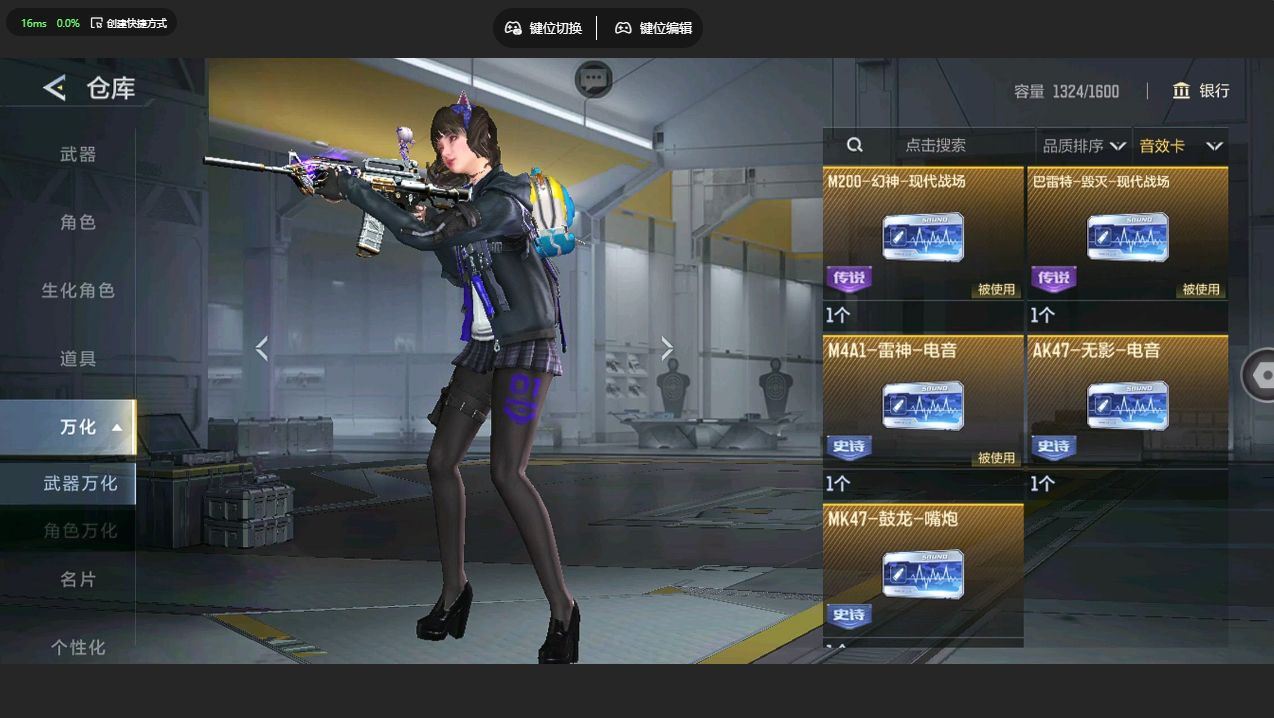
Task: Pick the AK47-无影-电音 sound card
Action: 1128,405
